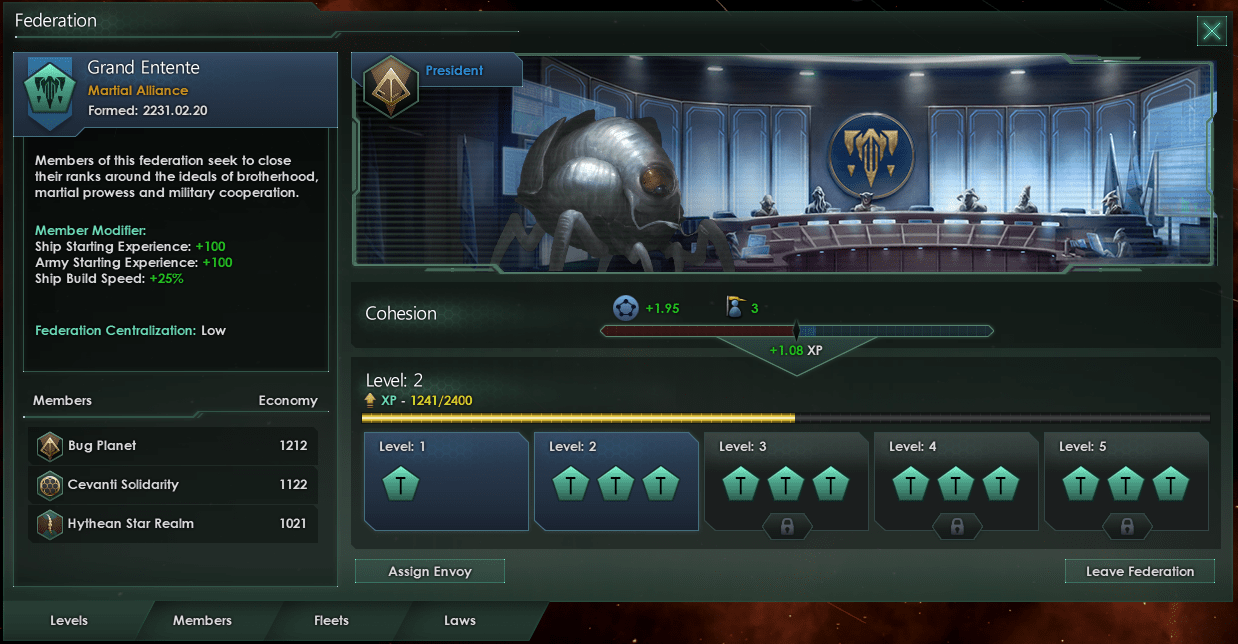Image resolution: width=1238 pixels, height=644 pixels.
Task: Leave the federation
Action: pyautogui.click(x=1140, y=571)
